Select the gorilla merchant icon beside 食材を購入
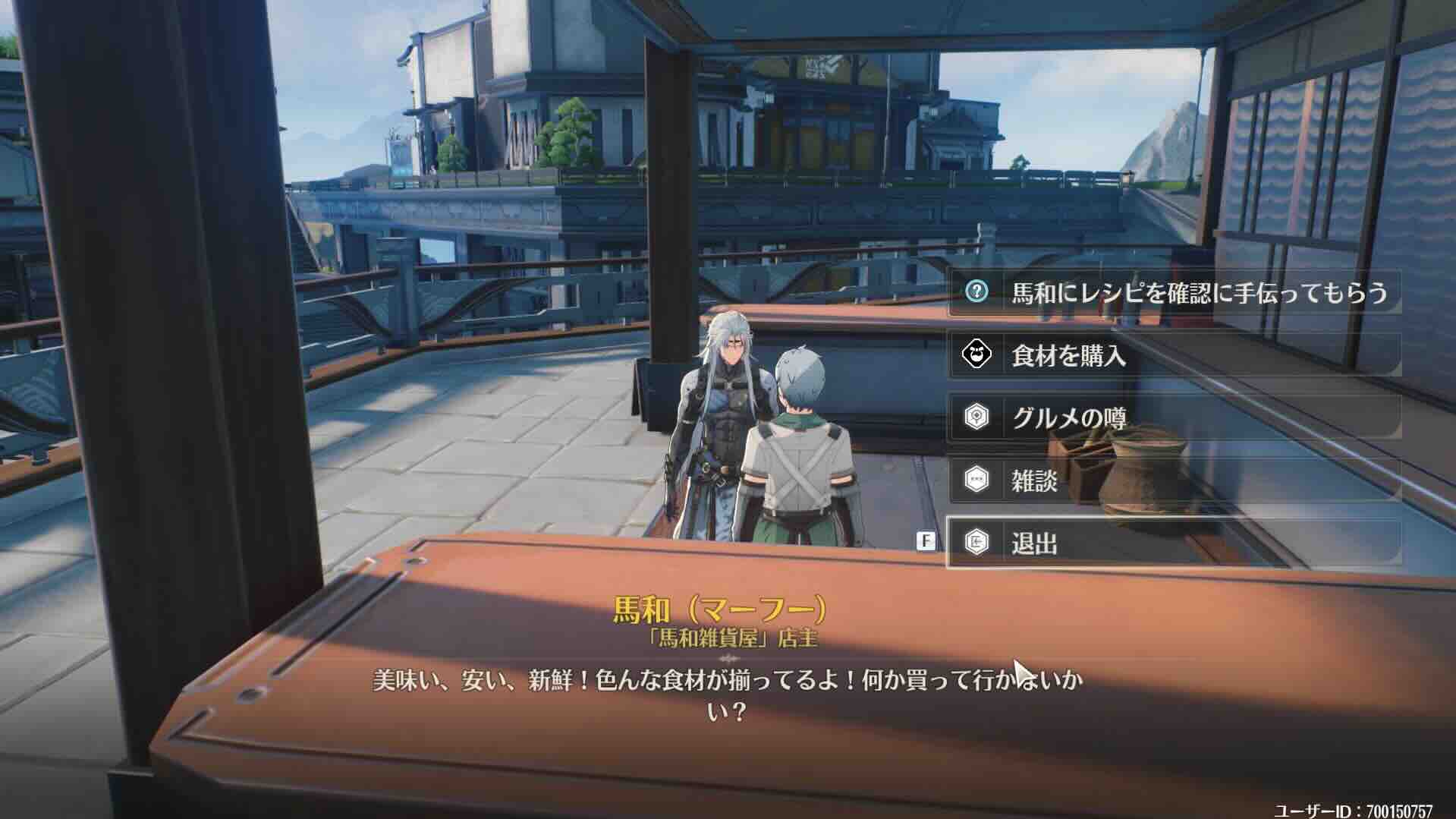This screenshot has width=1456, height=819. click(x=979, y=354)
